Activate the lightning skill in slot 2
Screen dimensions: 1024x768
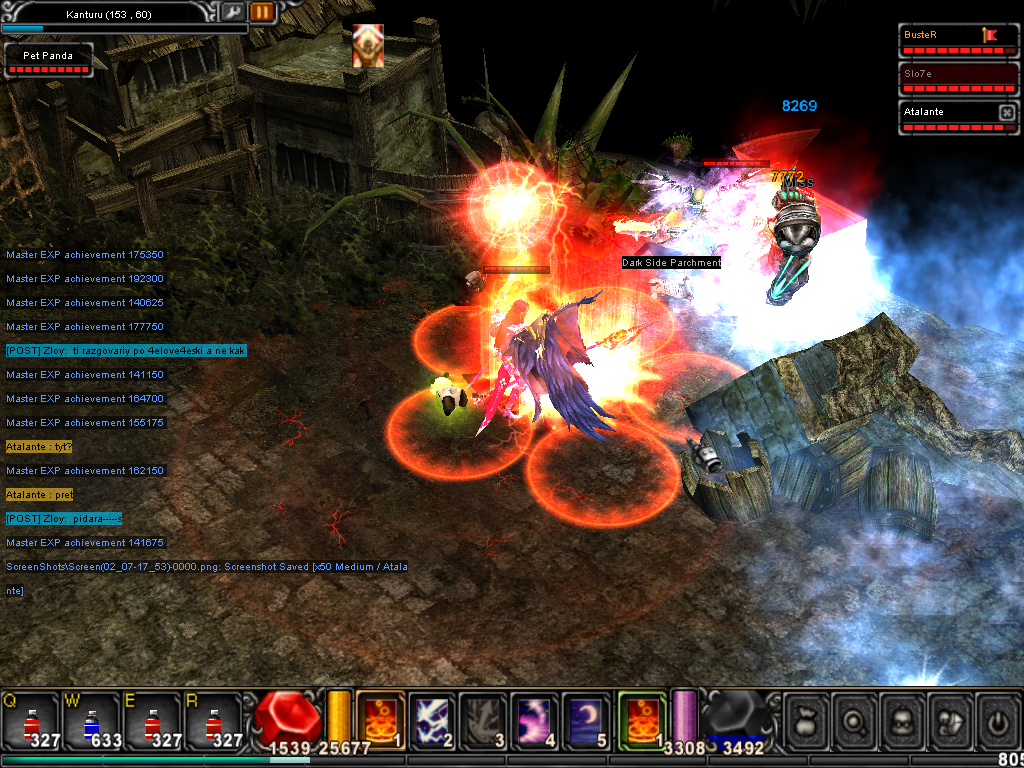(432, 719)
